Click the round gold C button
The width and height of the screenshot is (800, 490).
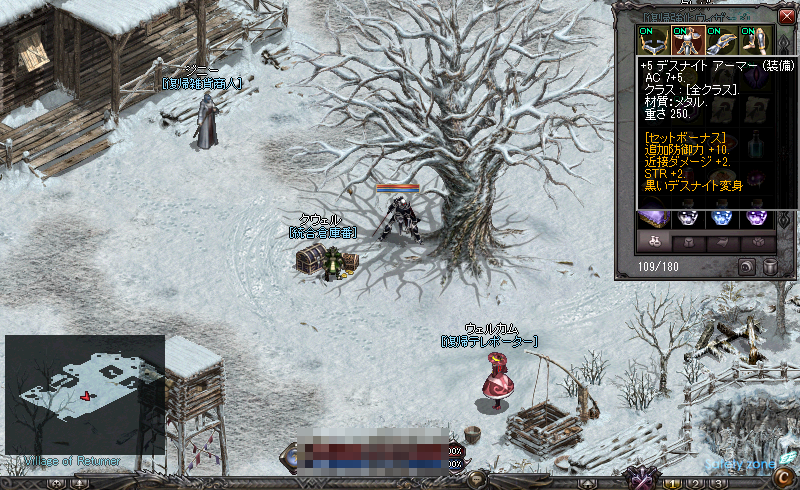[x=783, y=476]
